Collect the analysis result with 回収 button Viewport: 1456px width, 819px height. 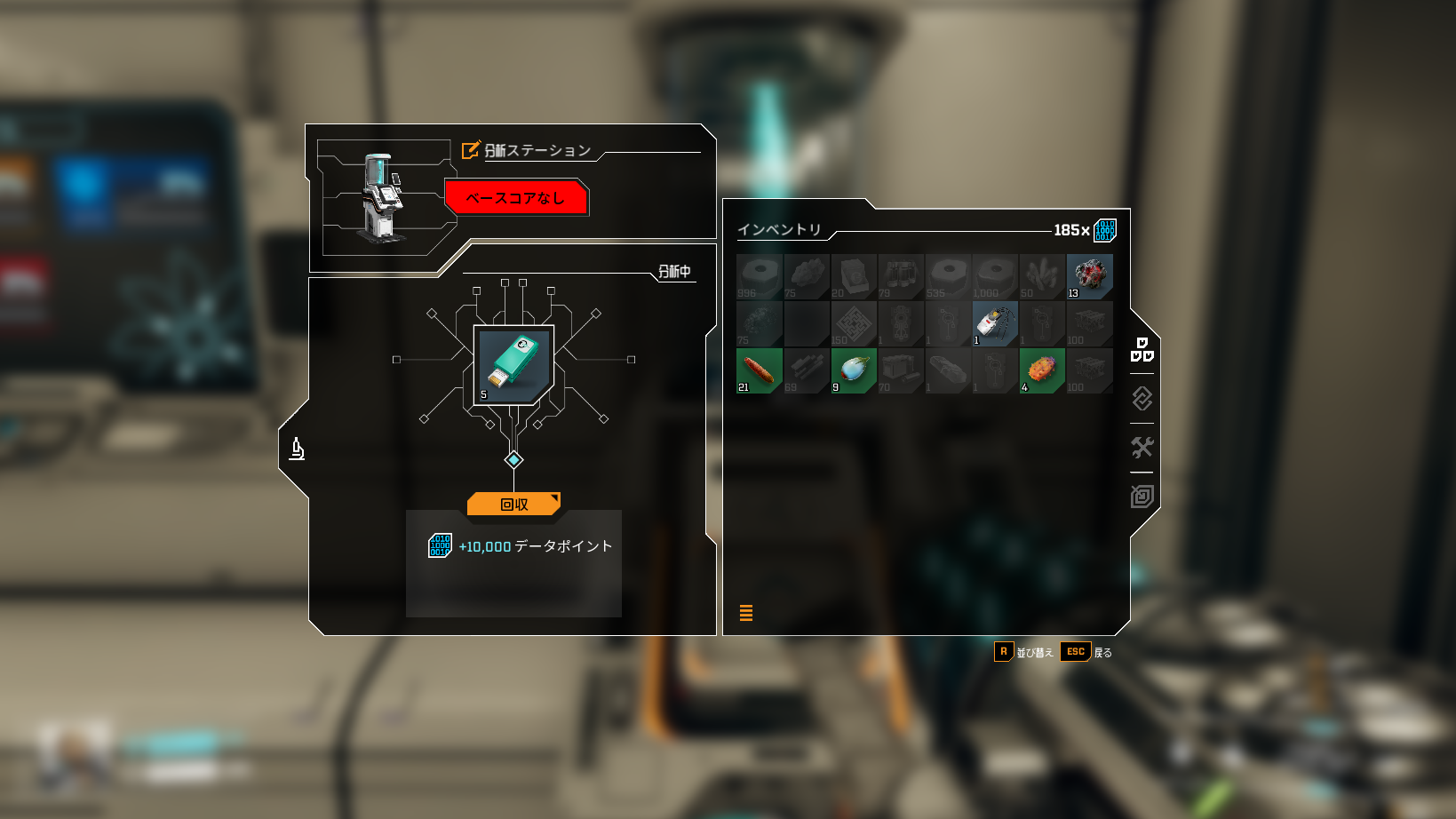tap(513, 504)
